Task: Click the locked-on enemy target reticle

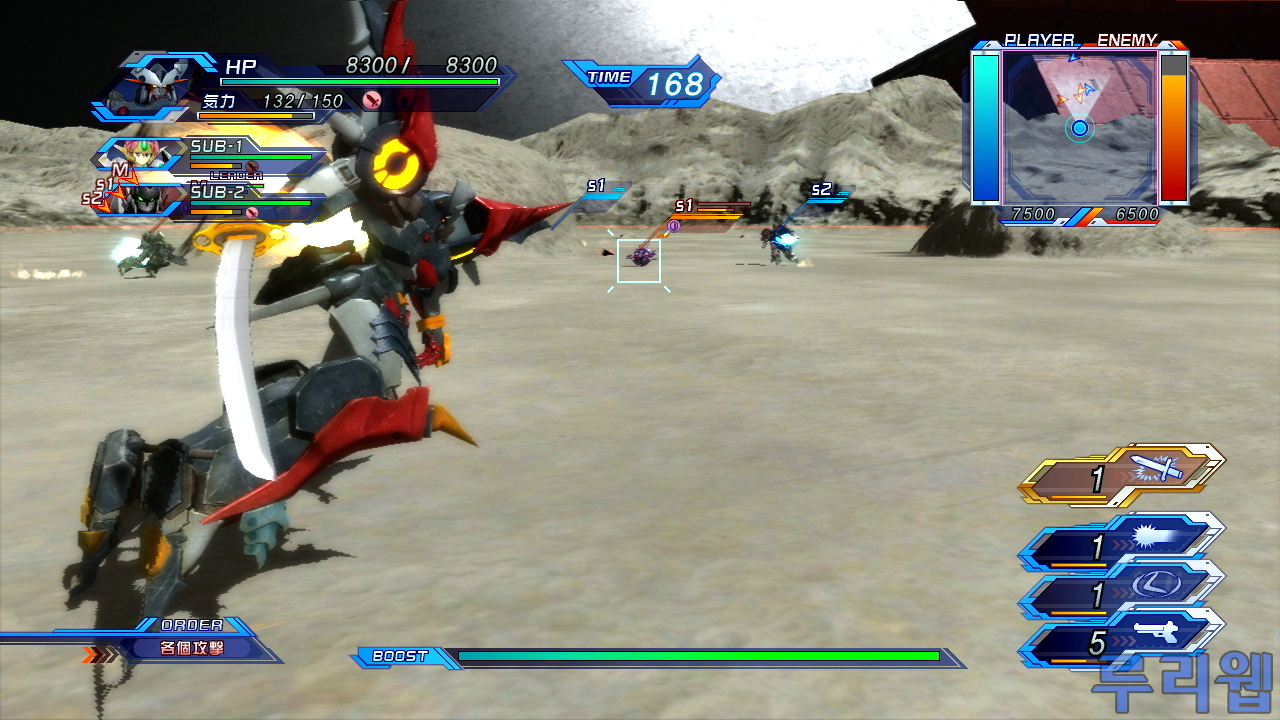Action: click(x=639, y=260)
